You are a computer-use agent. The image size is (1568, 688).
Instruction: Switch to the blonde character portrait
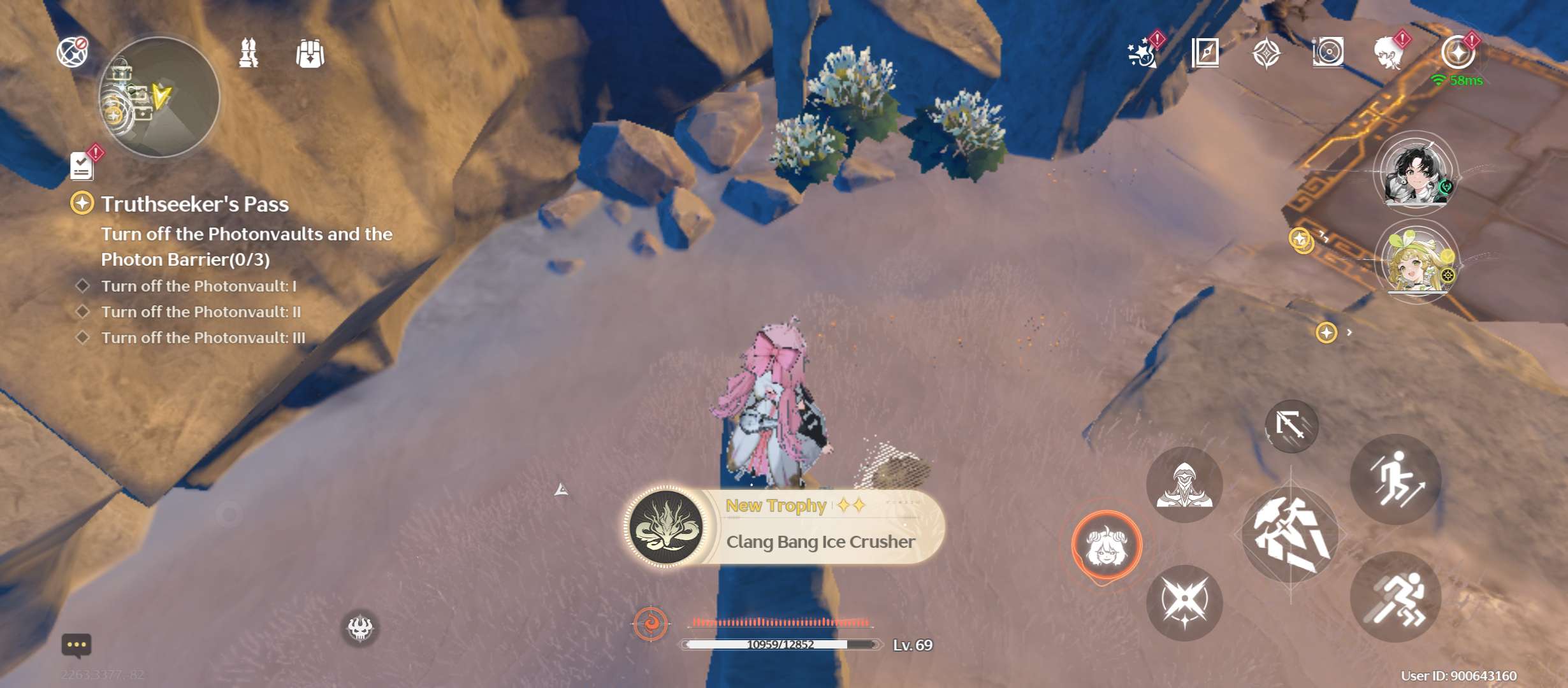[x=1416, y=261]
